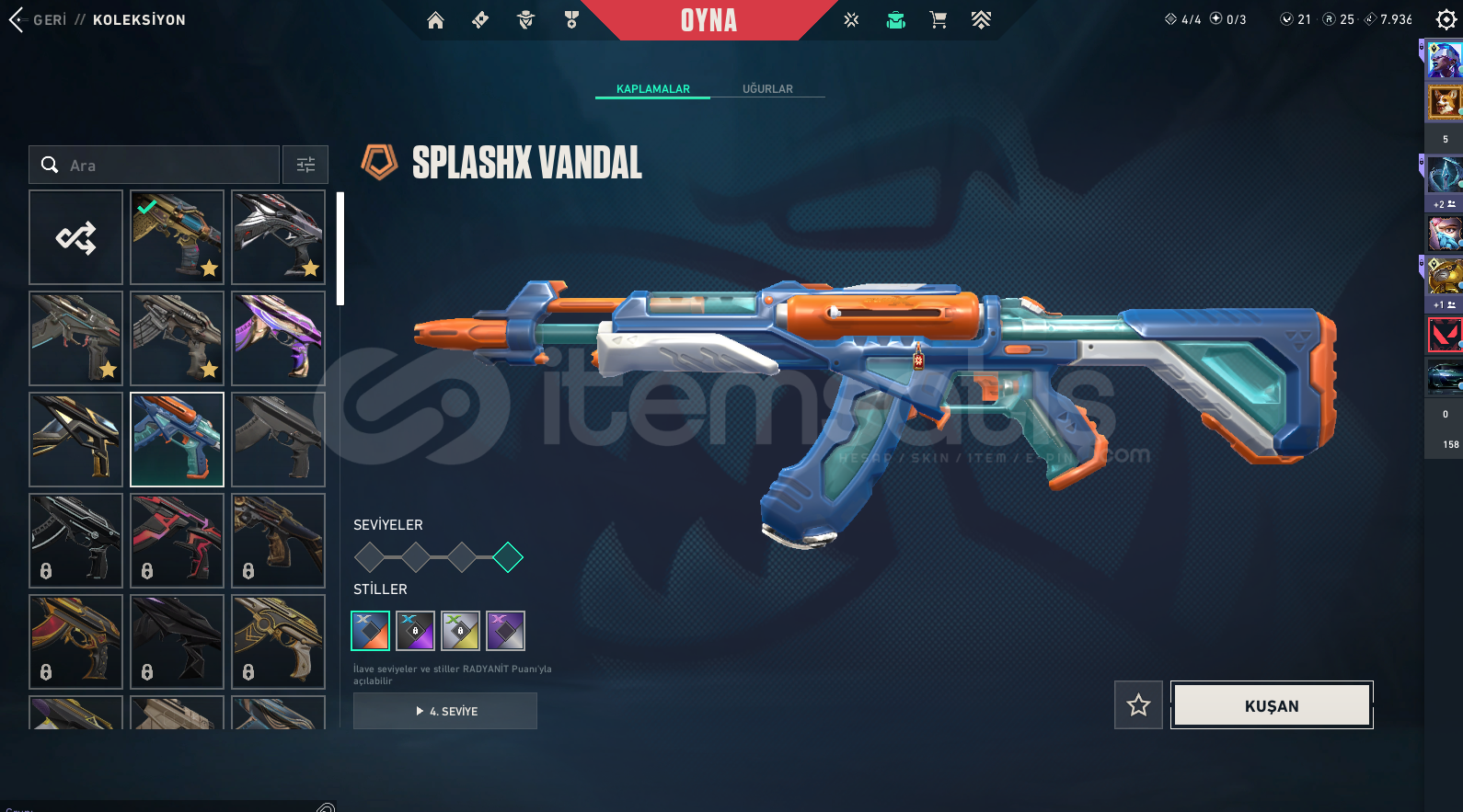Favorite this skin with the star
Viewport: 1463px width, 812px height.
tap(1138, 705)
